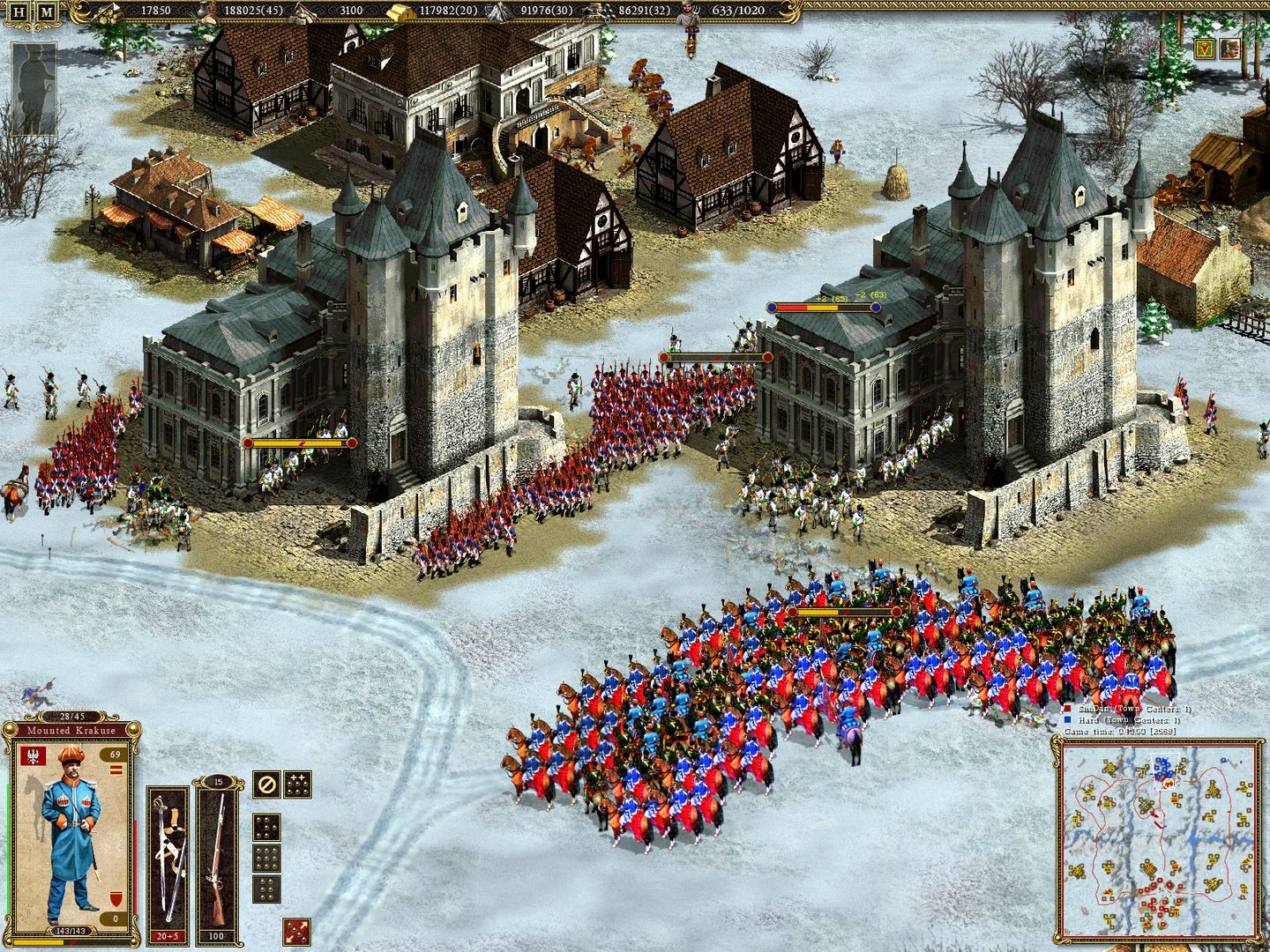Select the stand ground (hold fire) icon
The height and width of the screenshot is (952, 1270).
pyautogui.click(x=266, y=785)
